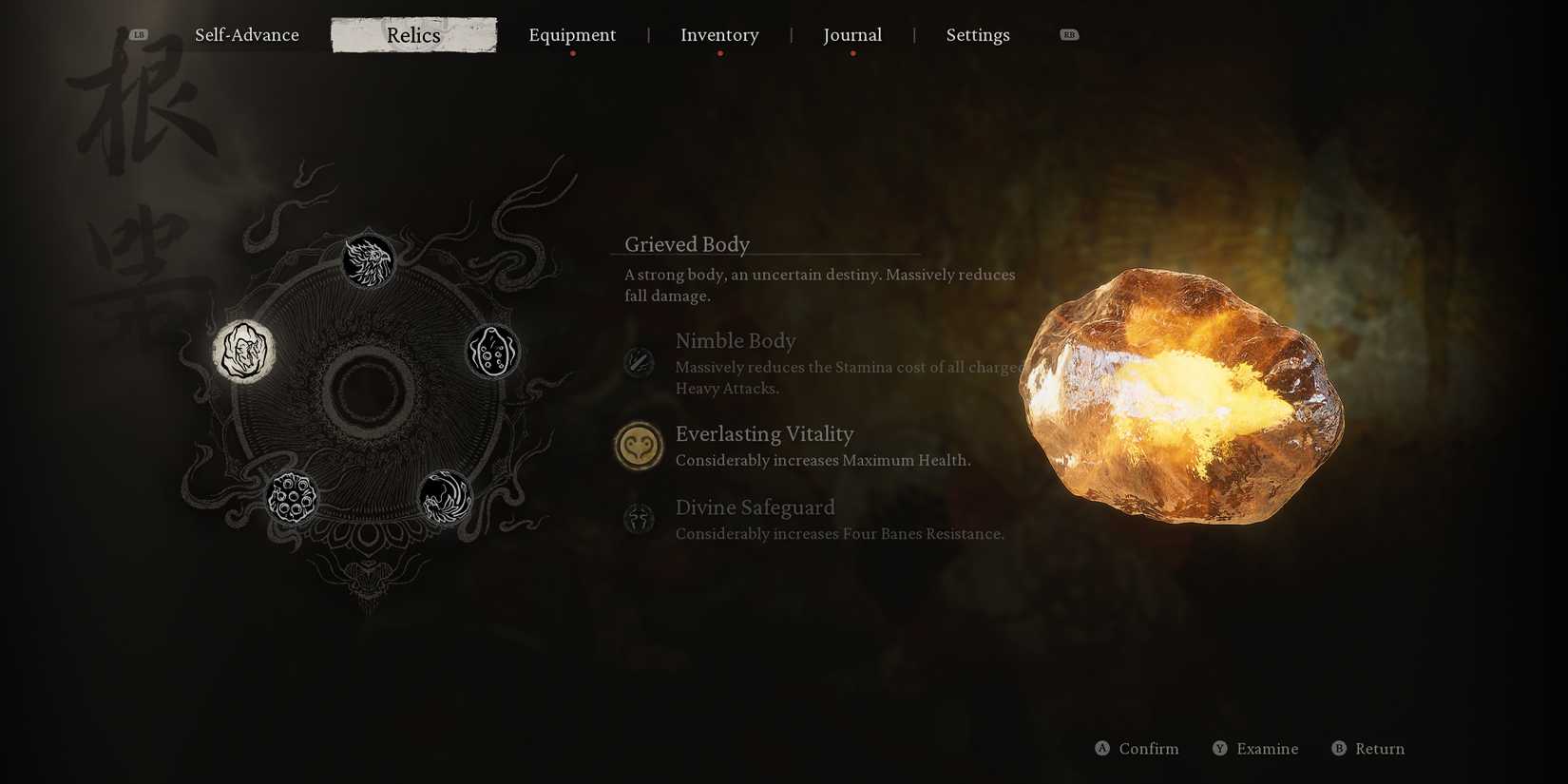Open the Settings tab
Screen dimensions: 1568x784
tap(978, 34)
